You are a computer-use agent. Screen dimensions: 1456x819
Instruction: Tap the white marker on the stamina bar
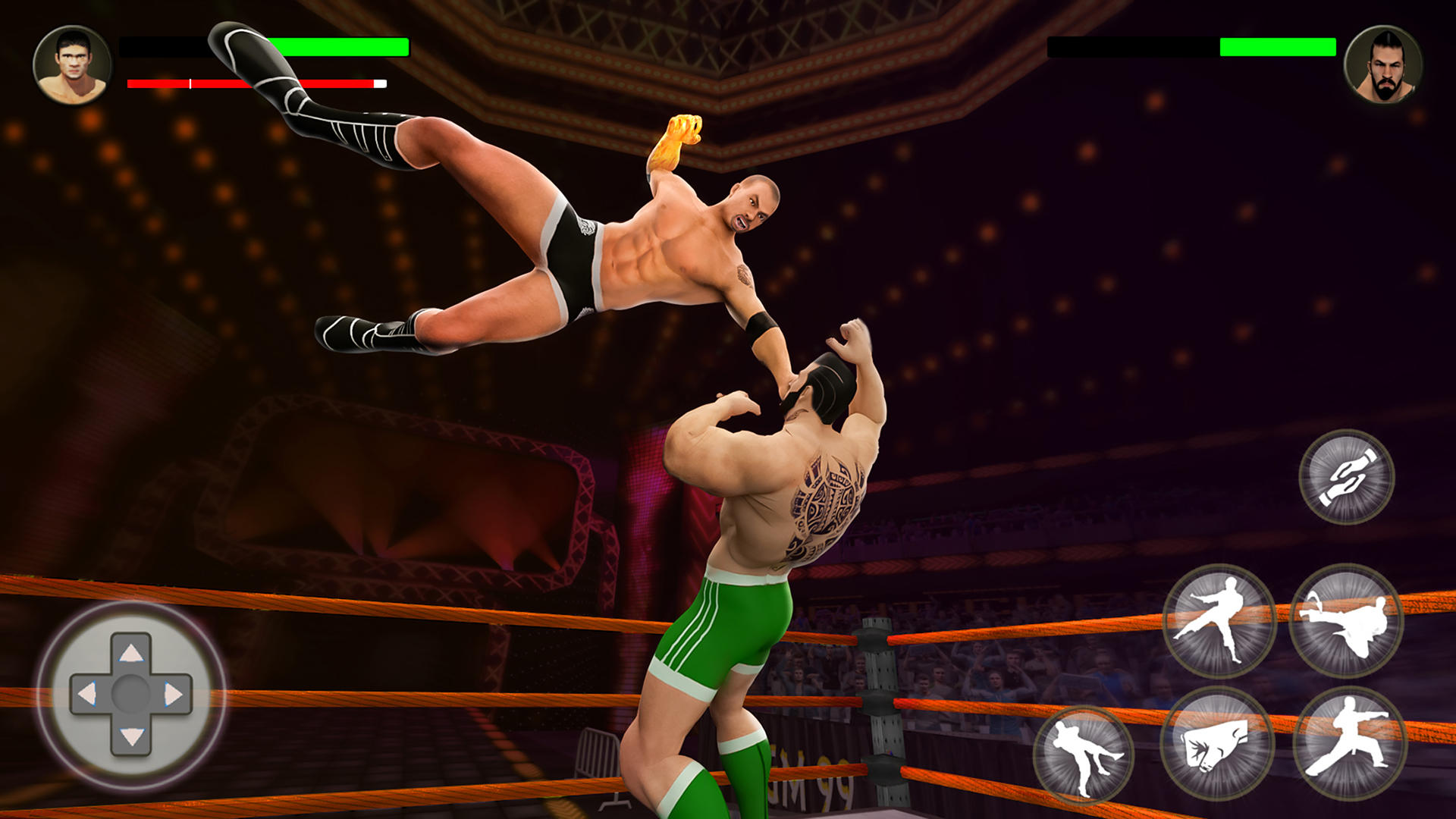[x=188, y=82]
